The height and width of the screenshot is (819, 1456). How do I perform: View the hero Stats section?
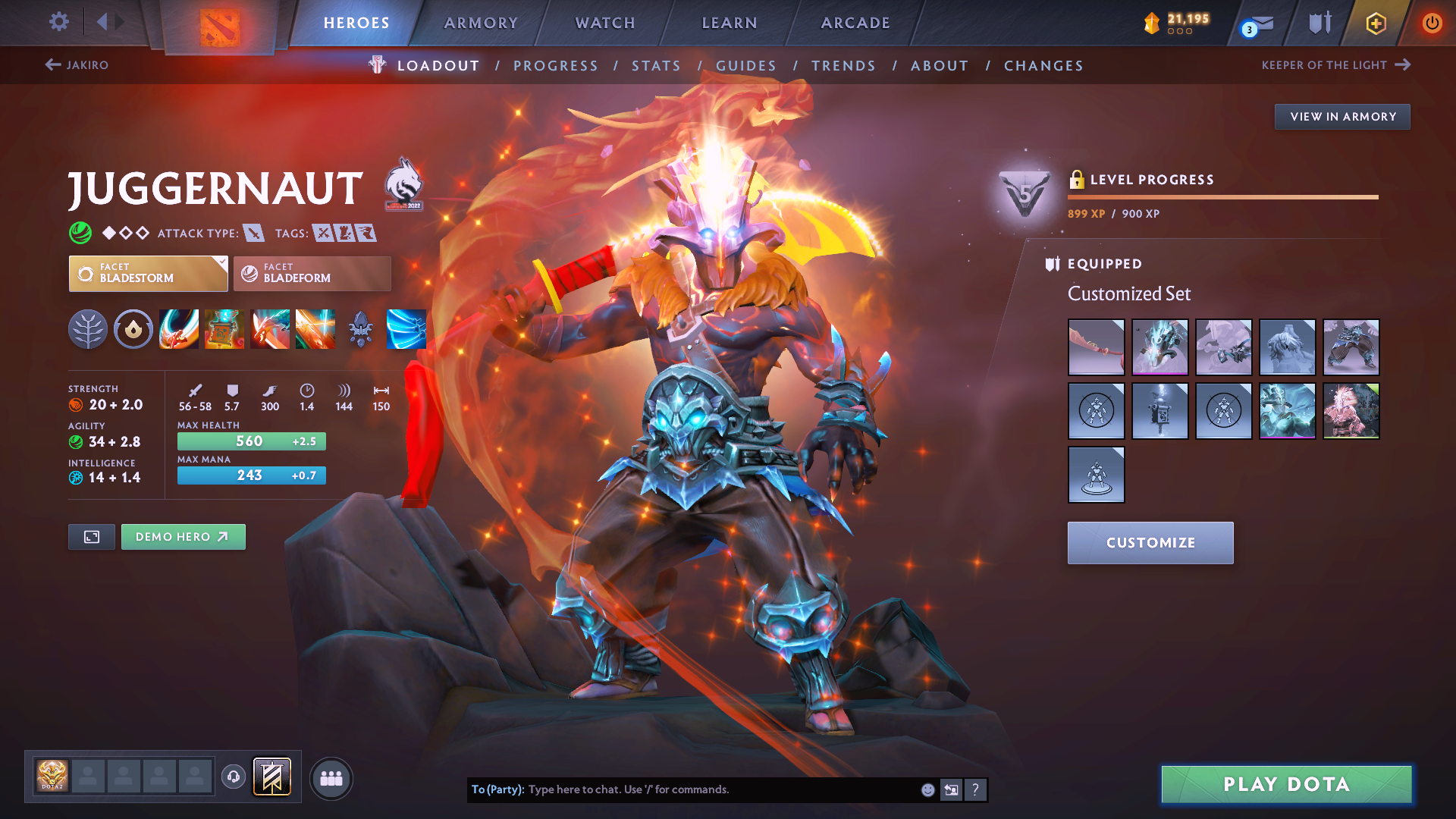click(657, 66)
